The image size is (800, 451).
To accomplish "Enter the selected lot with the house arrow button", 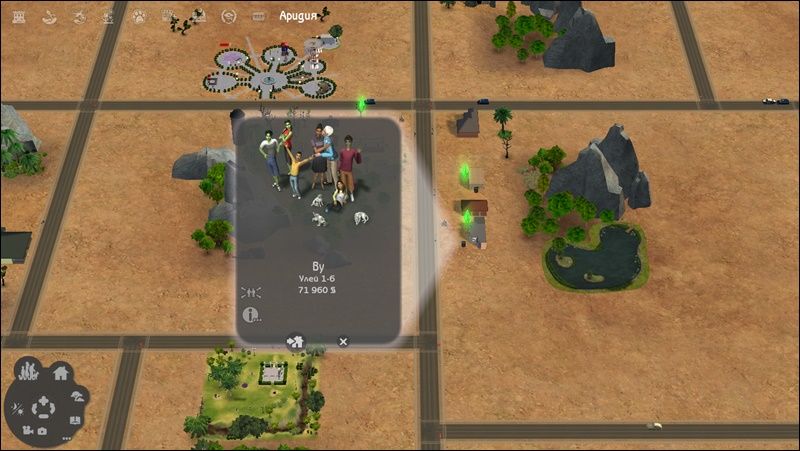I will pyautogui.click(x=297, y=341).
